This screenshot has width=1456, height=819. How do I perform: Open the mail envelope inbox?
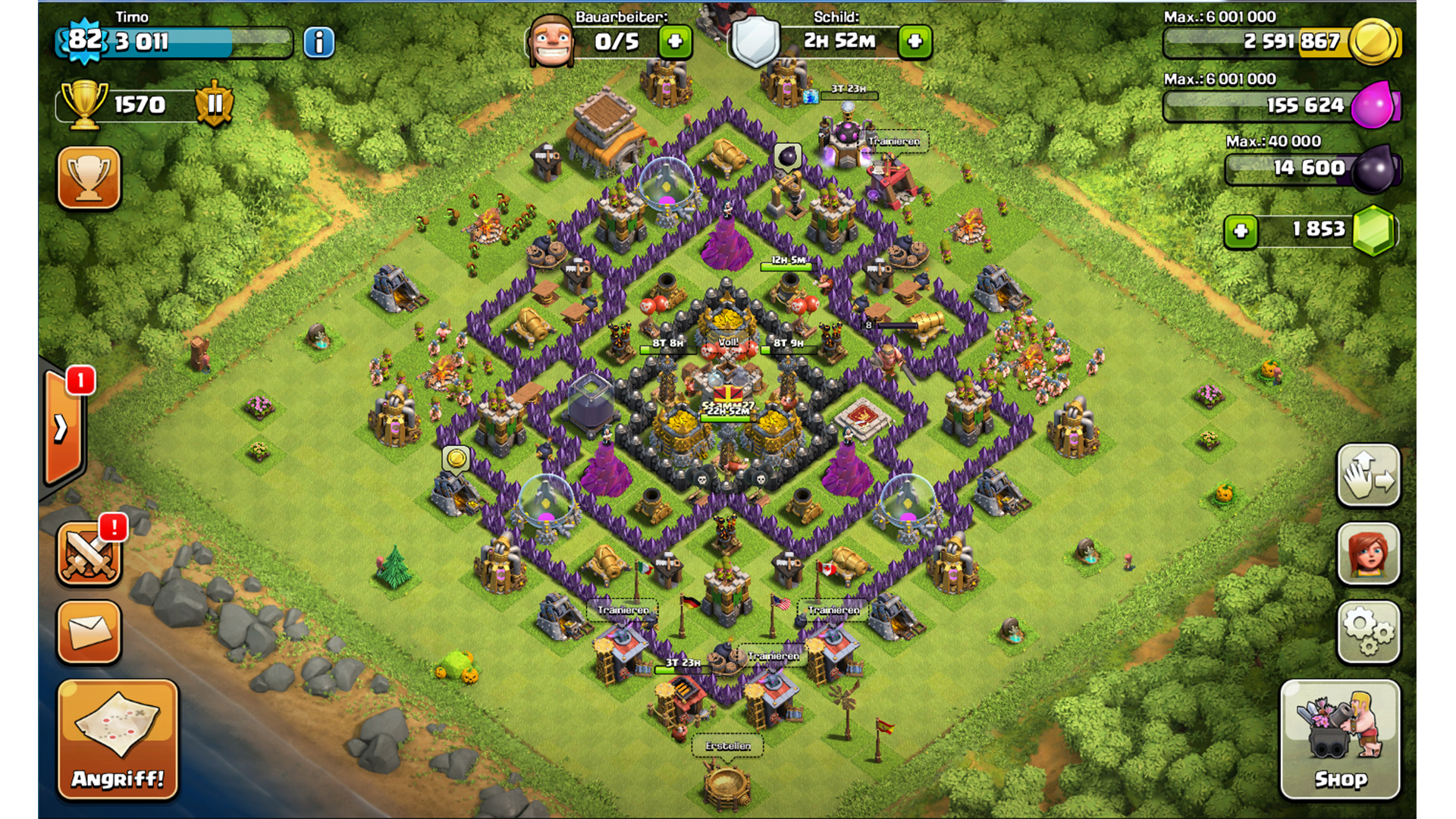point(89,632)
